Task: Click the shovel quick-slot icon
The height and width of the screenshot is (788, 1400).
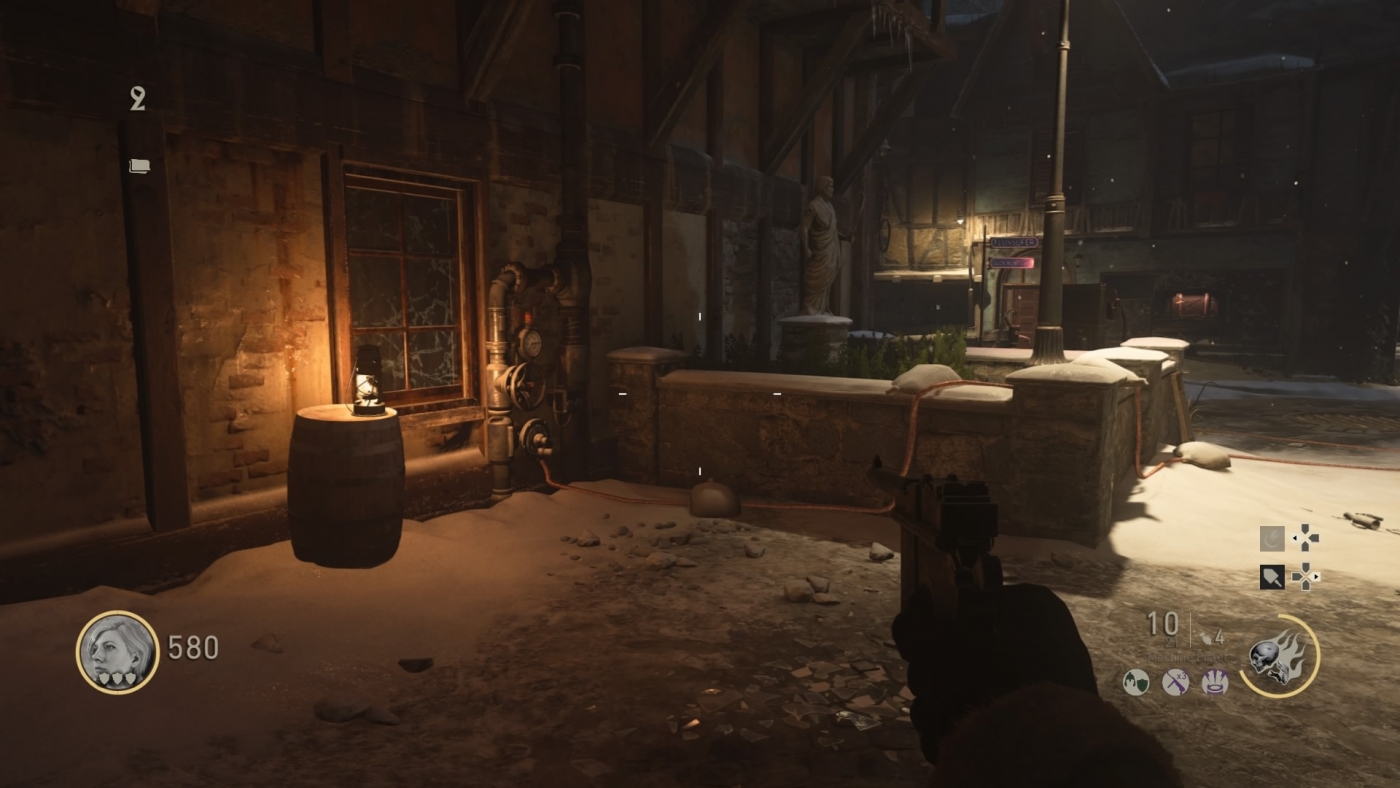Action: click(1272, 577)
